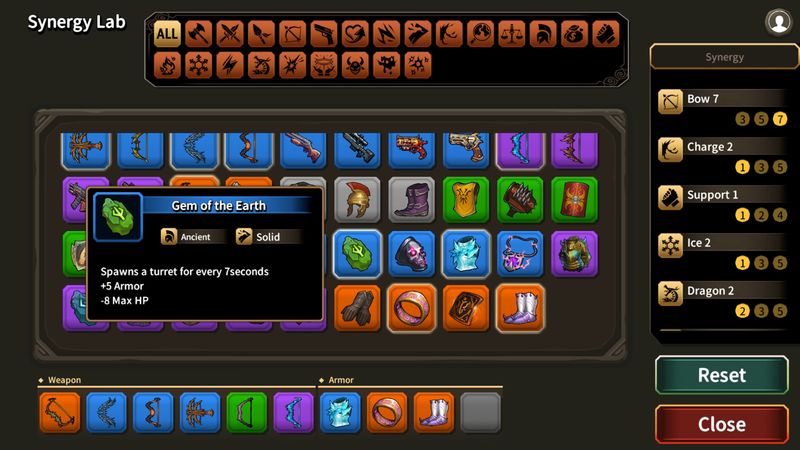Filter by the axe synergy icon
This screenshot has height=450, width=800.
coord(199,34)
